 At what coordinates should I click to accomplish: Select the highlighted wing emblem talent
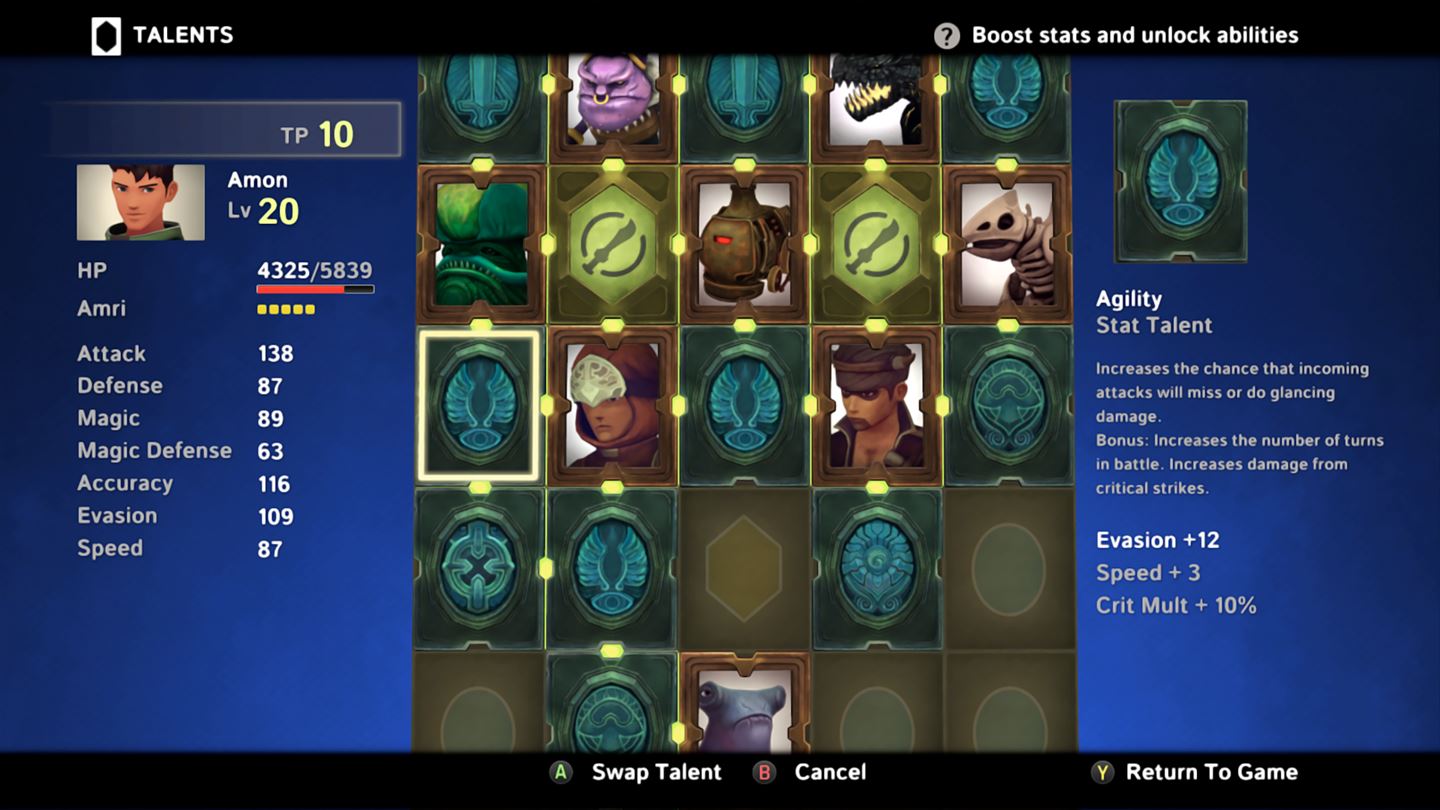[479, 405]
